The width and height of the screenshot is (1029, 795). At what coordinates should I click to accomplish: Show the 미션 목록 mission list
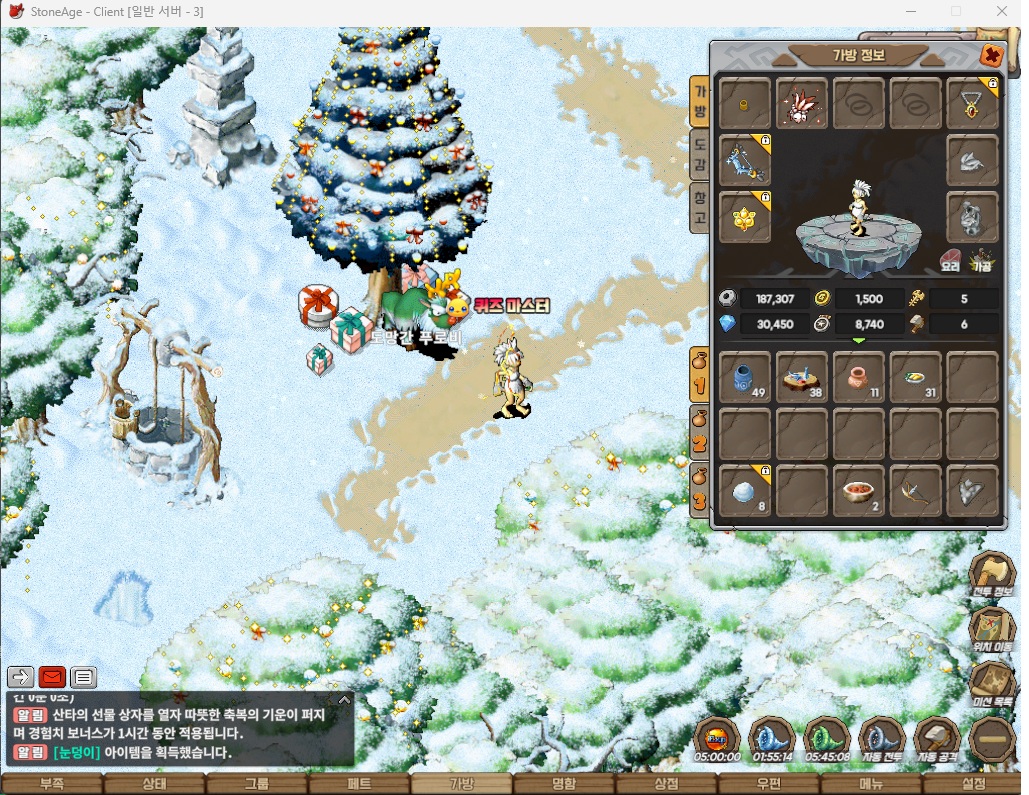(992, 686)
